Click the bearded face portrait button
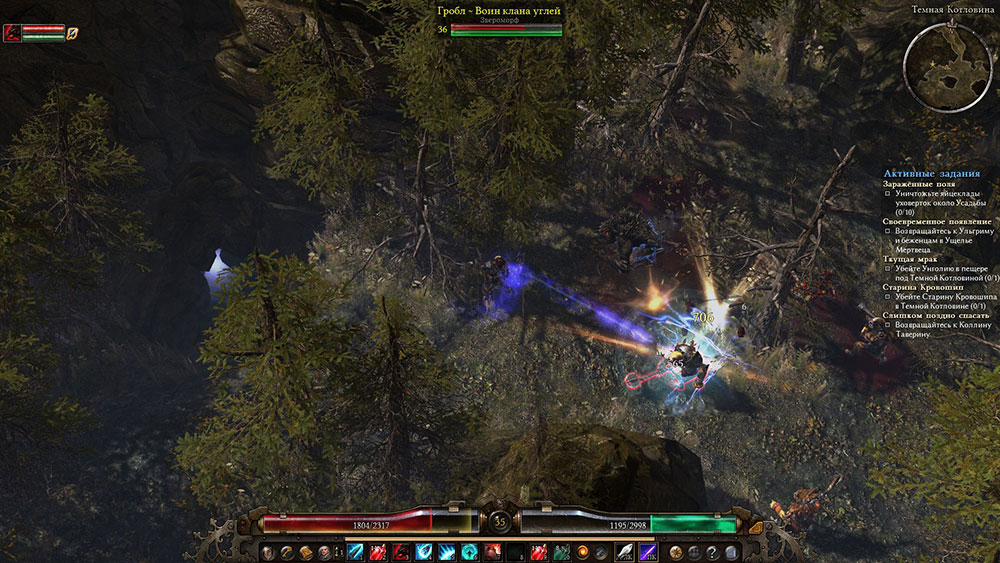This screenshot has width=1000, height=563. 324,552
